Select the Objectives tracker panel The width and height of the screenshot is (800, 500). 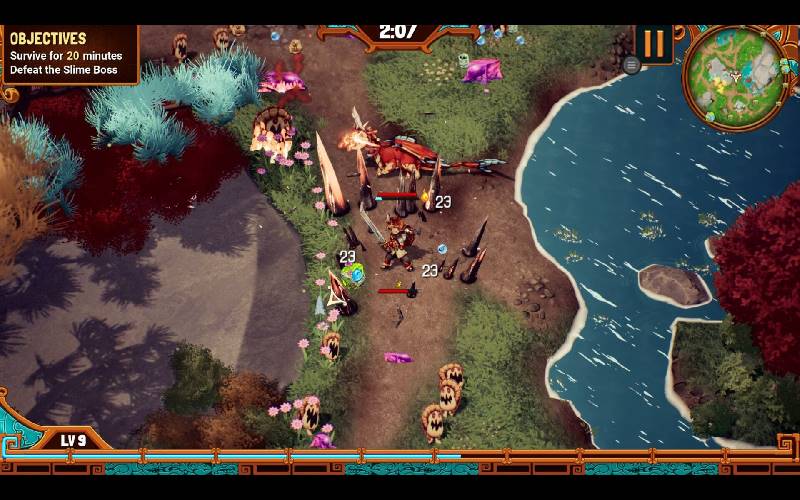66,54
